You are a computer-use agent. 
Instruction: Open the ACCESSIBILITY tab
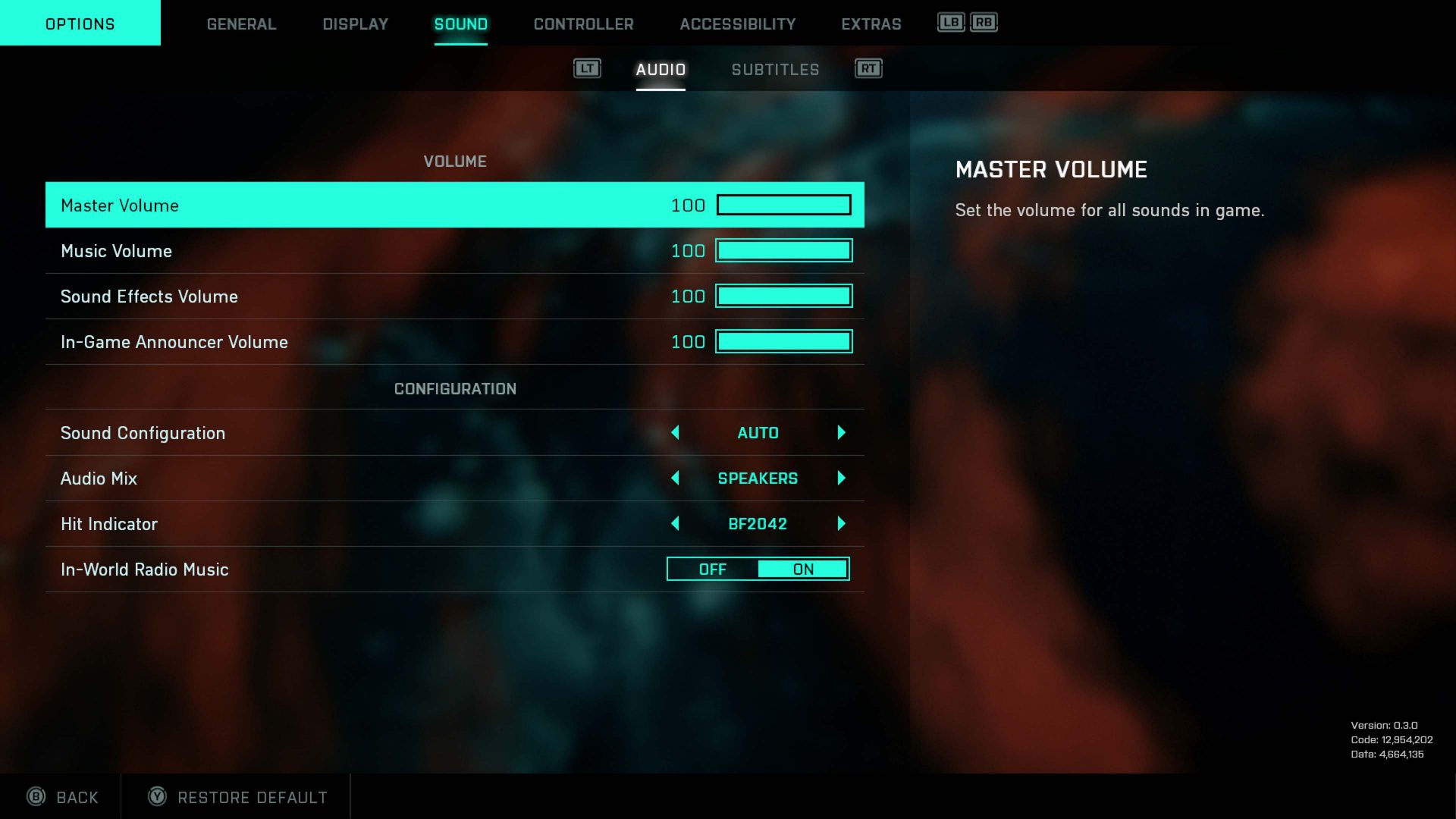(x=736, y=24)
